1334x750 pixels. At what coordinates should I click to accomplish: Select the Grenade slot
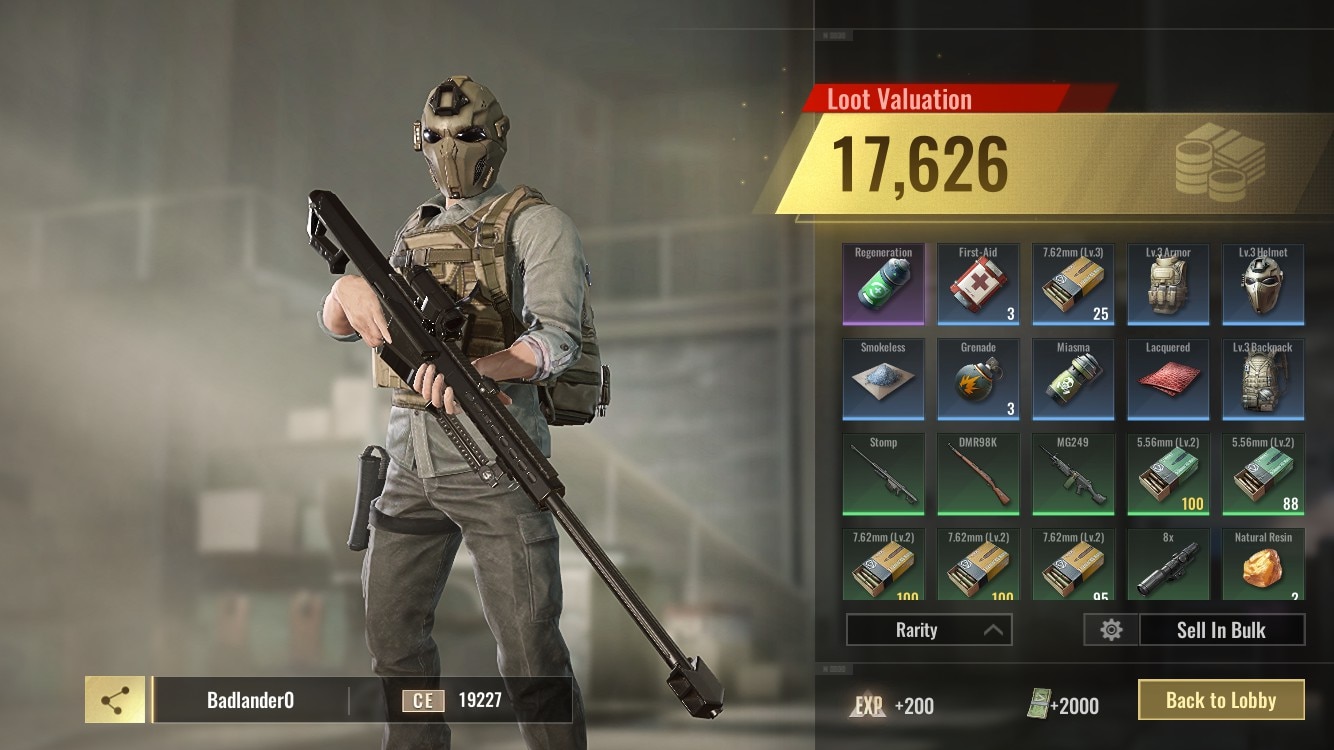(x=978, y=380)
